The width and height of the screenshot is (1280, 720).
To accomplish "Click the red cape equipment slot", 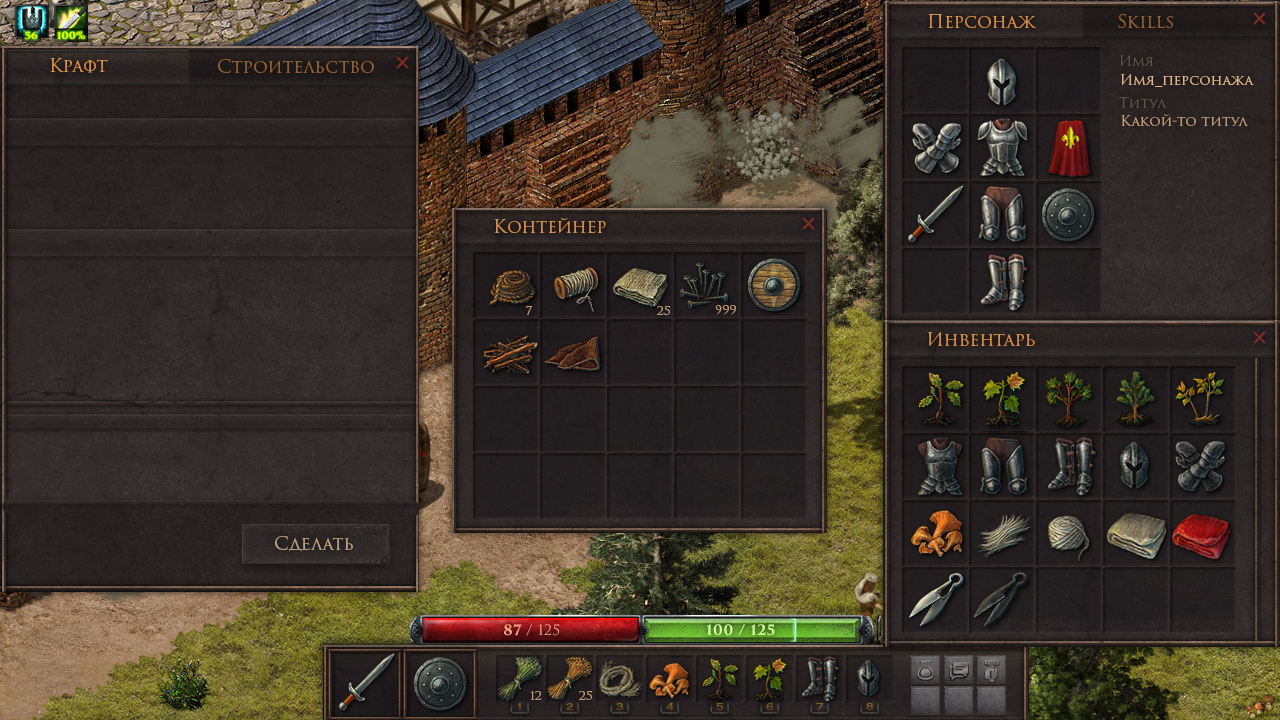I will coord(1068,148).
